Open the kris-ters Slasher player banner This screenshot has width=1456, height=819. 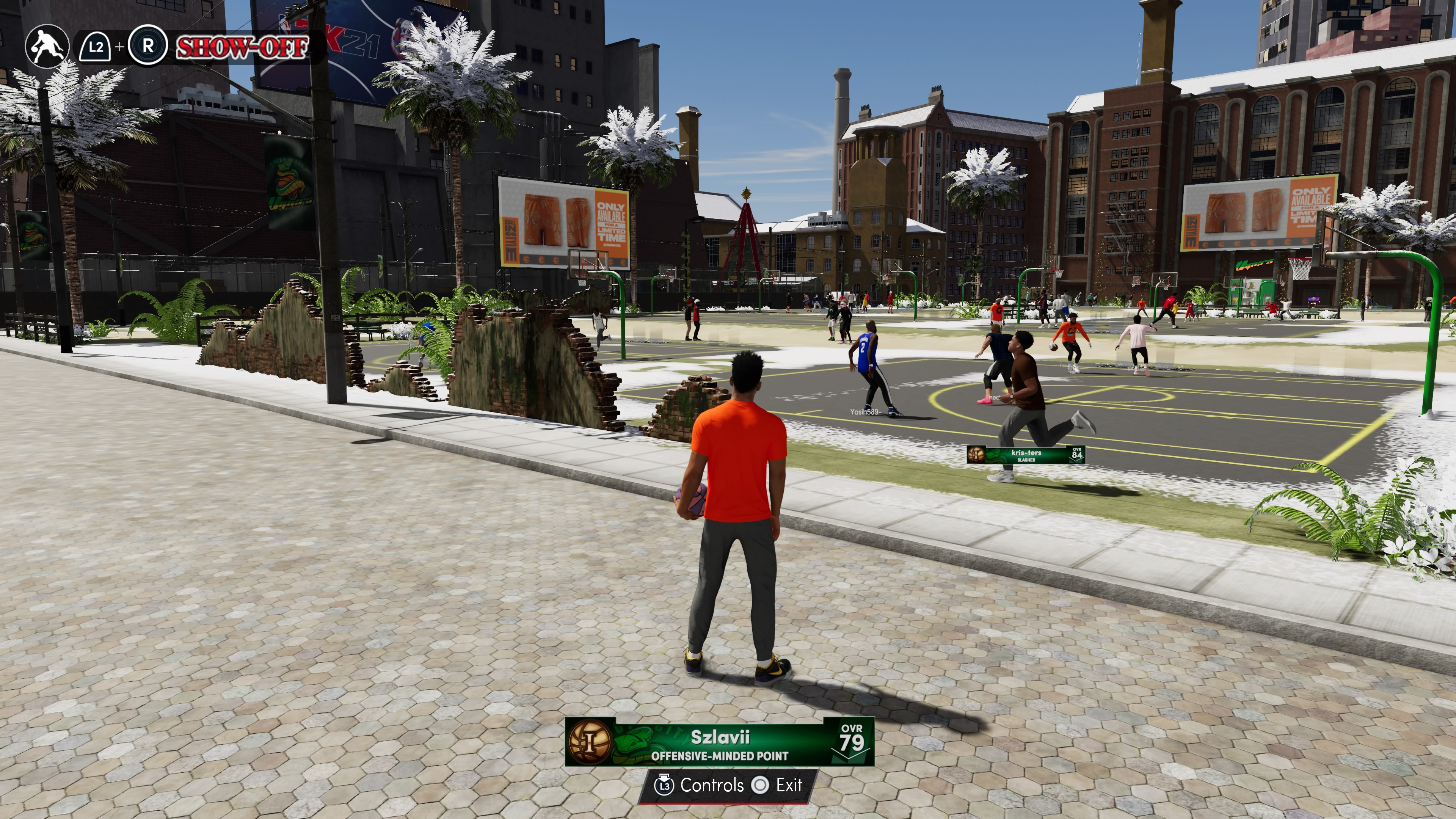click(1025, 455)
